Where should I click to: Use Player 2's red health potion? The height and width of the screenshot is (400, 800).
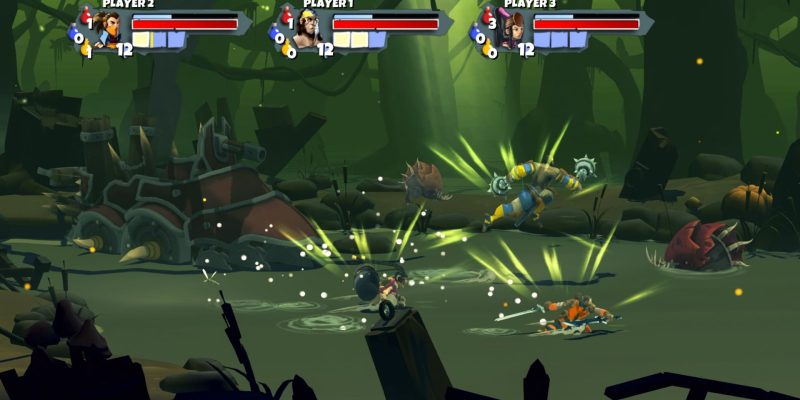pos(83,17)
